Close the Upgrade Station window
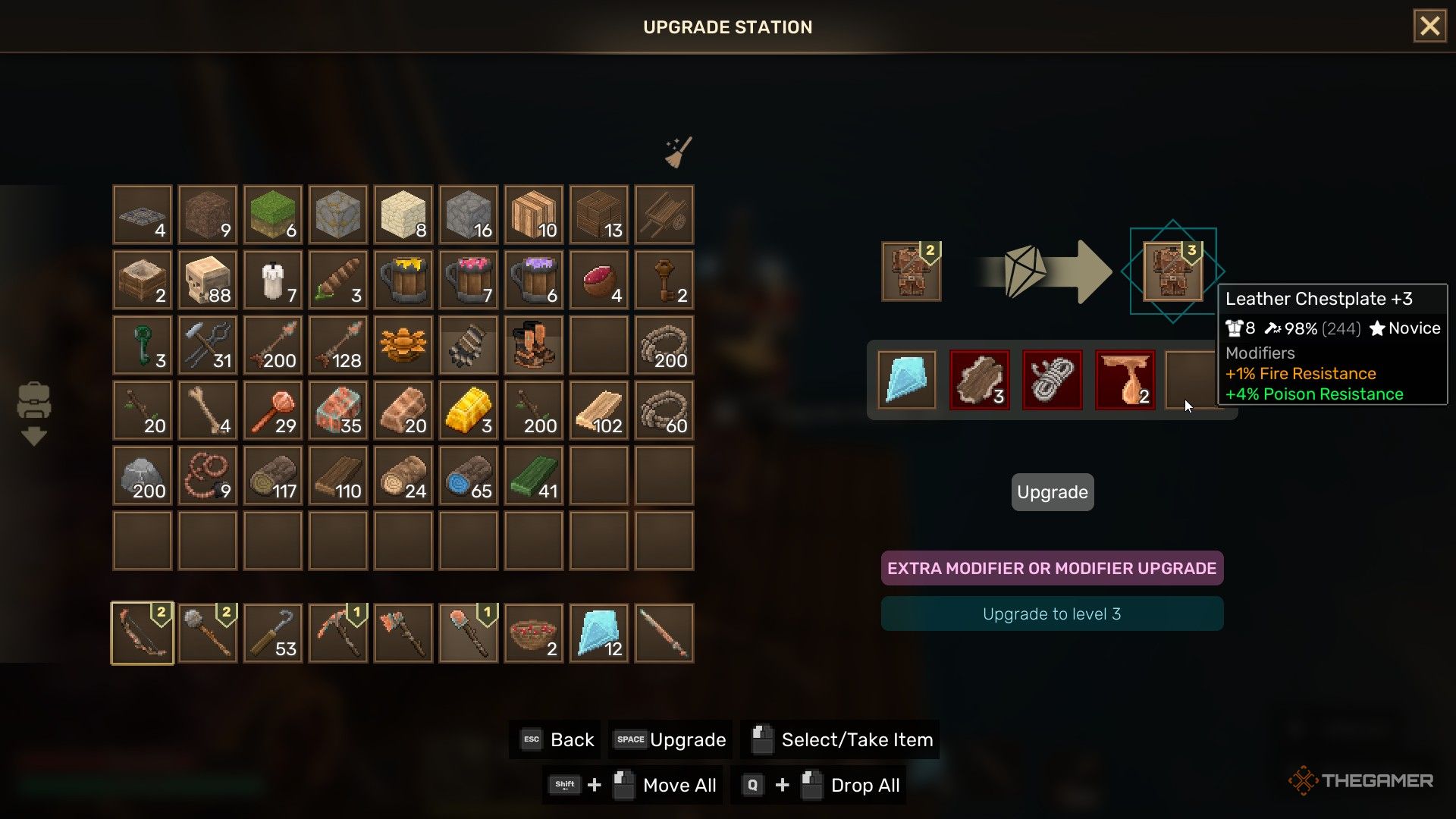1456x819 pixels. (1429, 27)
